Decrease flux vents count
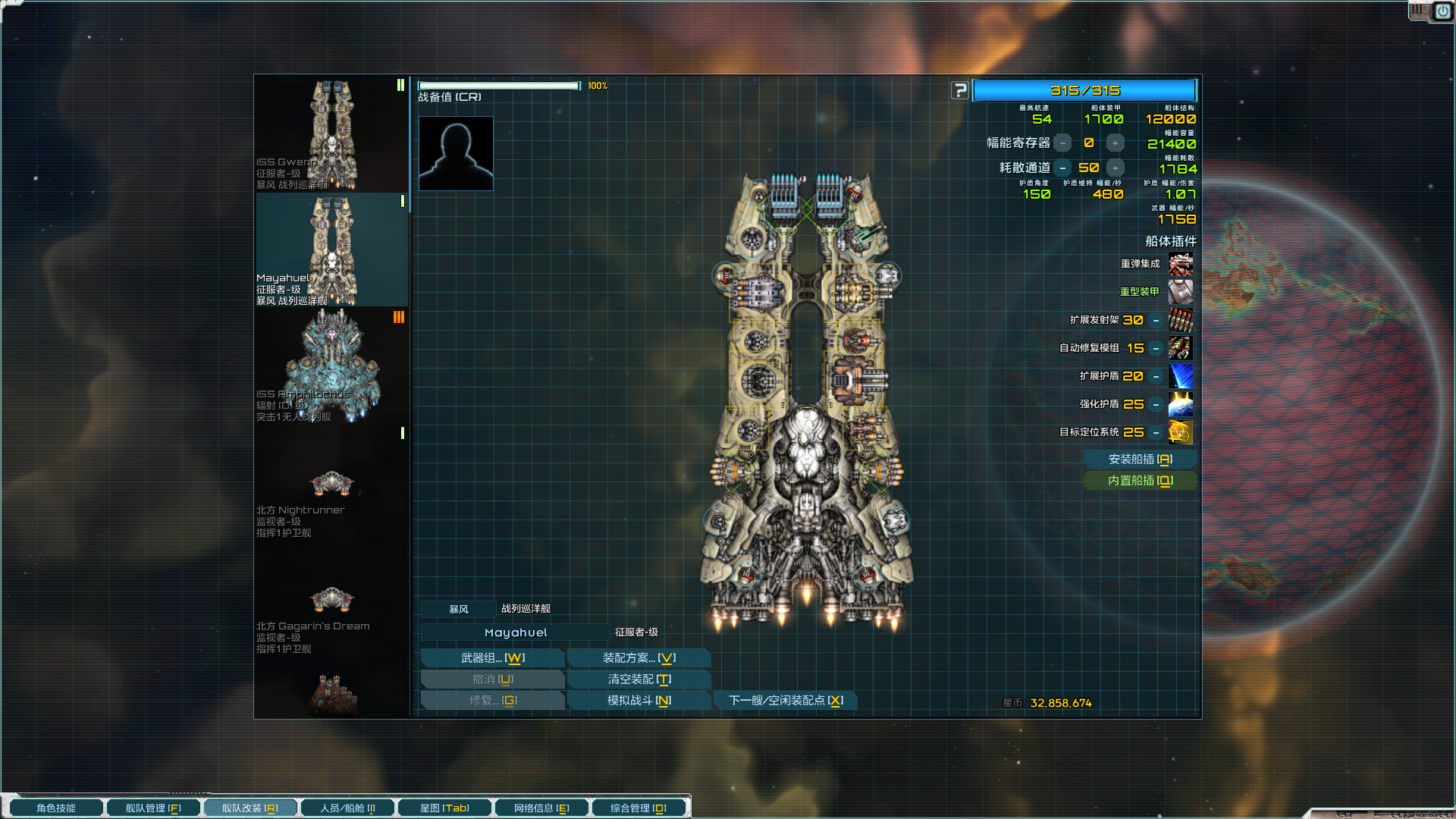 (1063, 168)
